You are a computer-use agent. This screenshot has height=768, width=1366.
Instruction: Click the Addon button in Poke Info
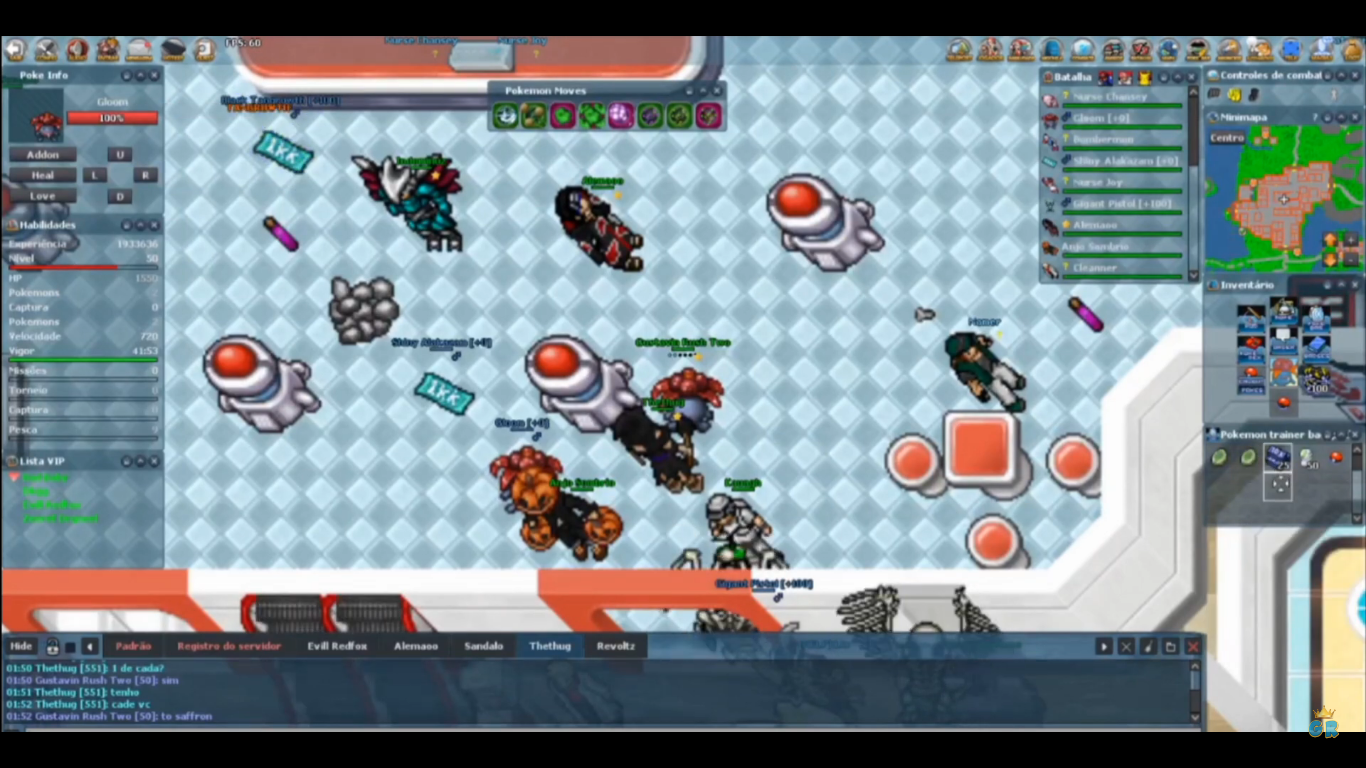(42, 155)
